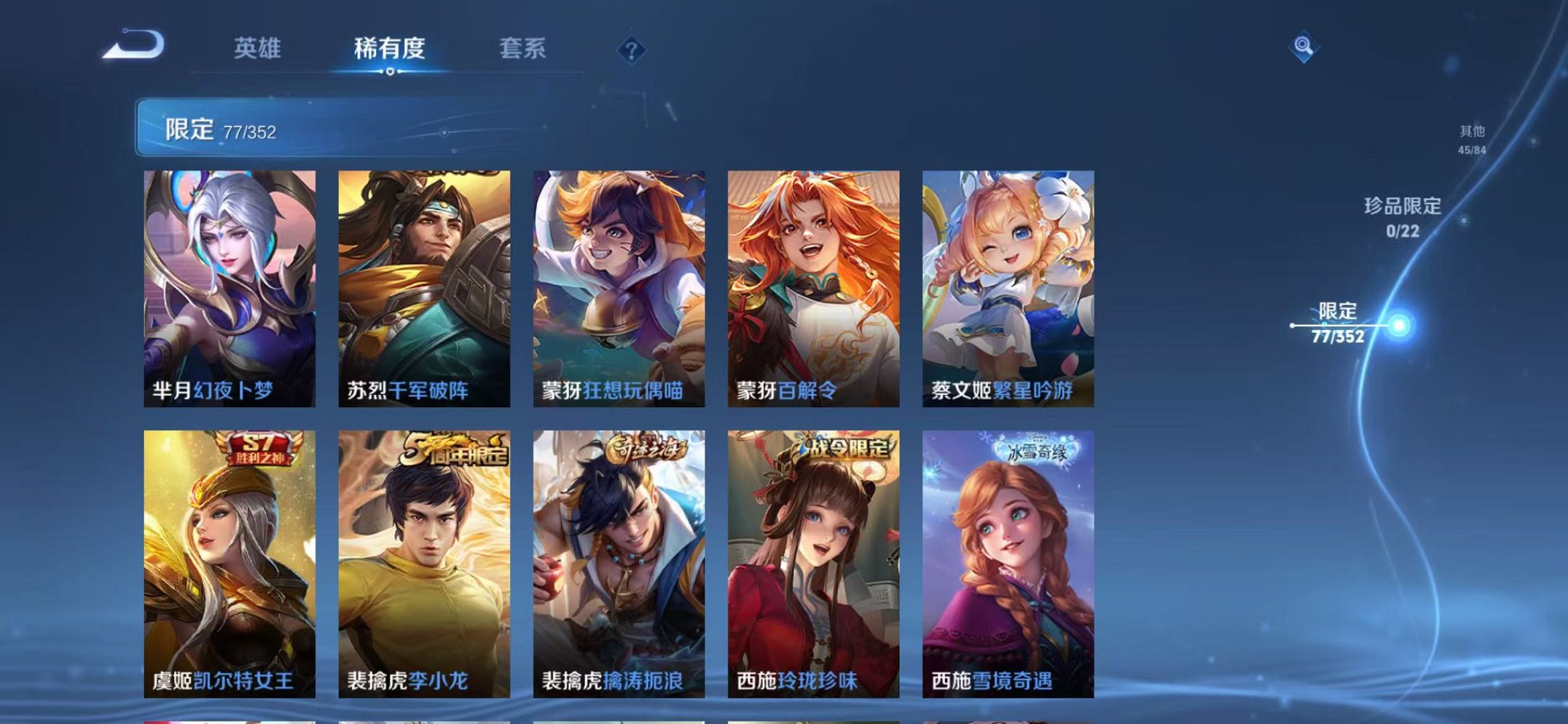Viewport: 1568px width, 724px height.
Task: Open the help ? icon next to the tabs
Action: (633, 48)
